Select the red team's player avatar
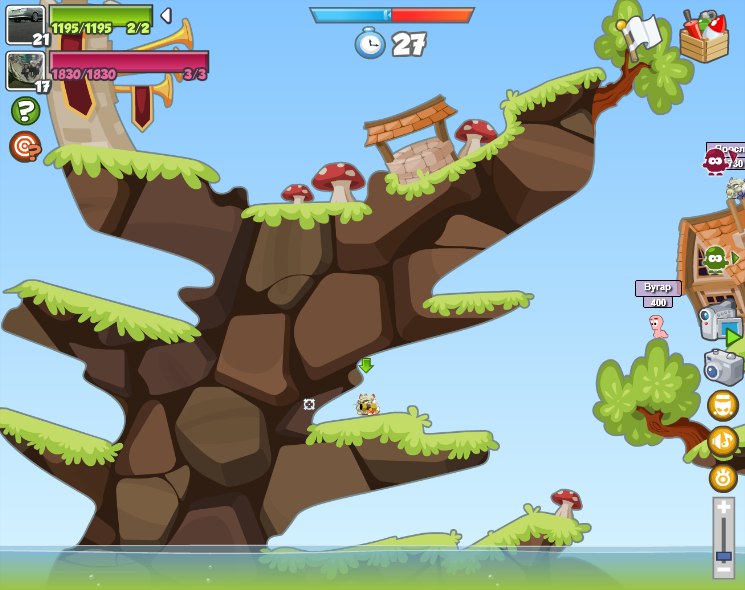The height and width of the screenshot is (590, 745). [24, 70]
